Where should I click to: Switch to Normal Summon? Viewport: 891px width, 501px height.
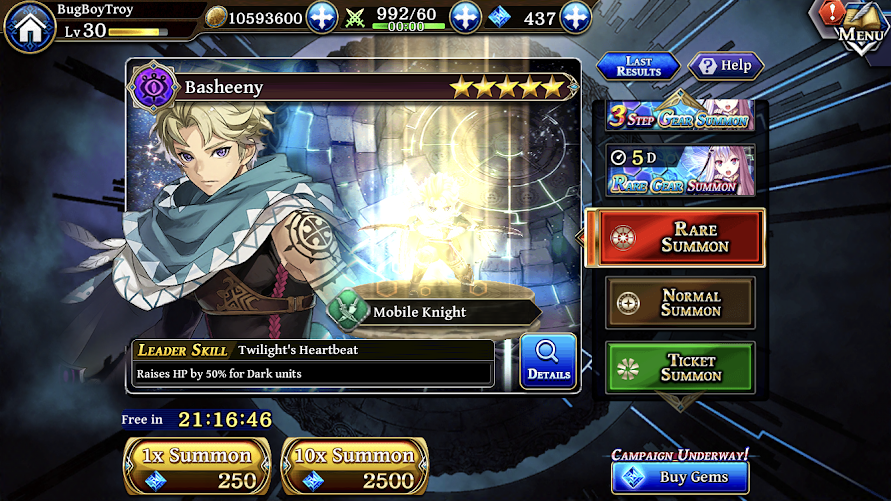680,303
